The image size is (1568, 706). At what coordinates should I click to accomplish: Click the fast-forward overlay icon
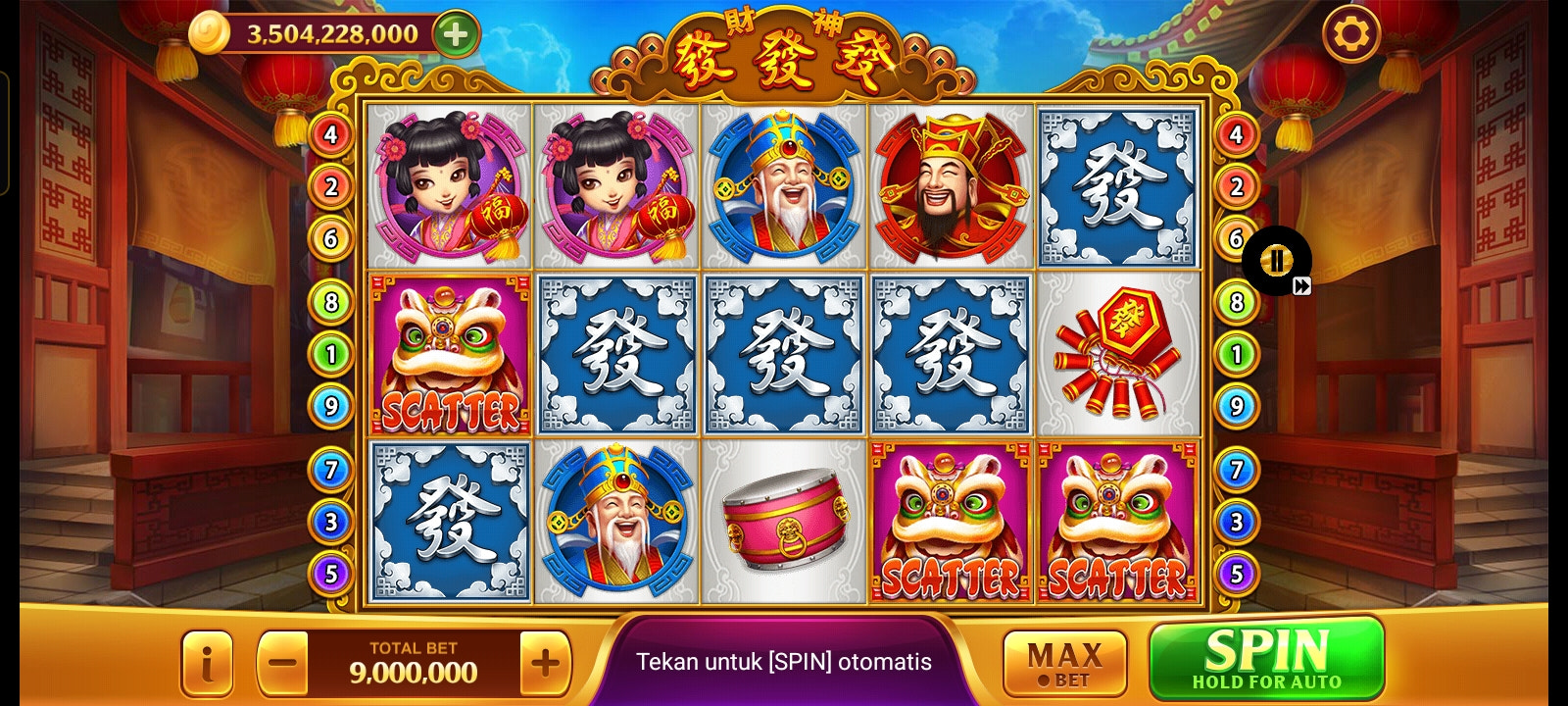(x=1301, y=286)
